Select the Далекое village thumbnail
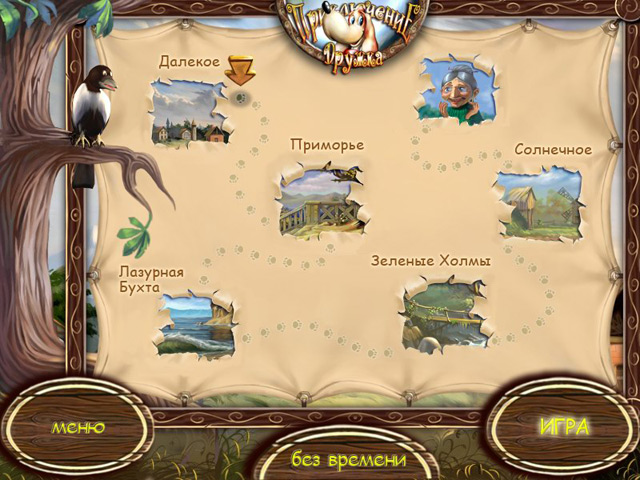640x480 pixels. 190,113
